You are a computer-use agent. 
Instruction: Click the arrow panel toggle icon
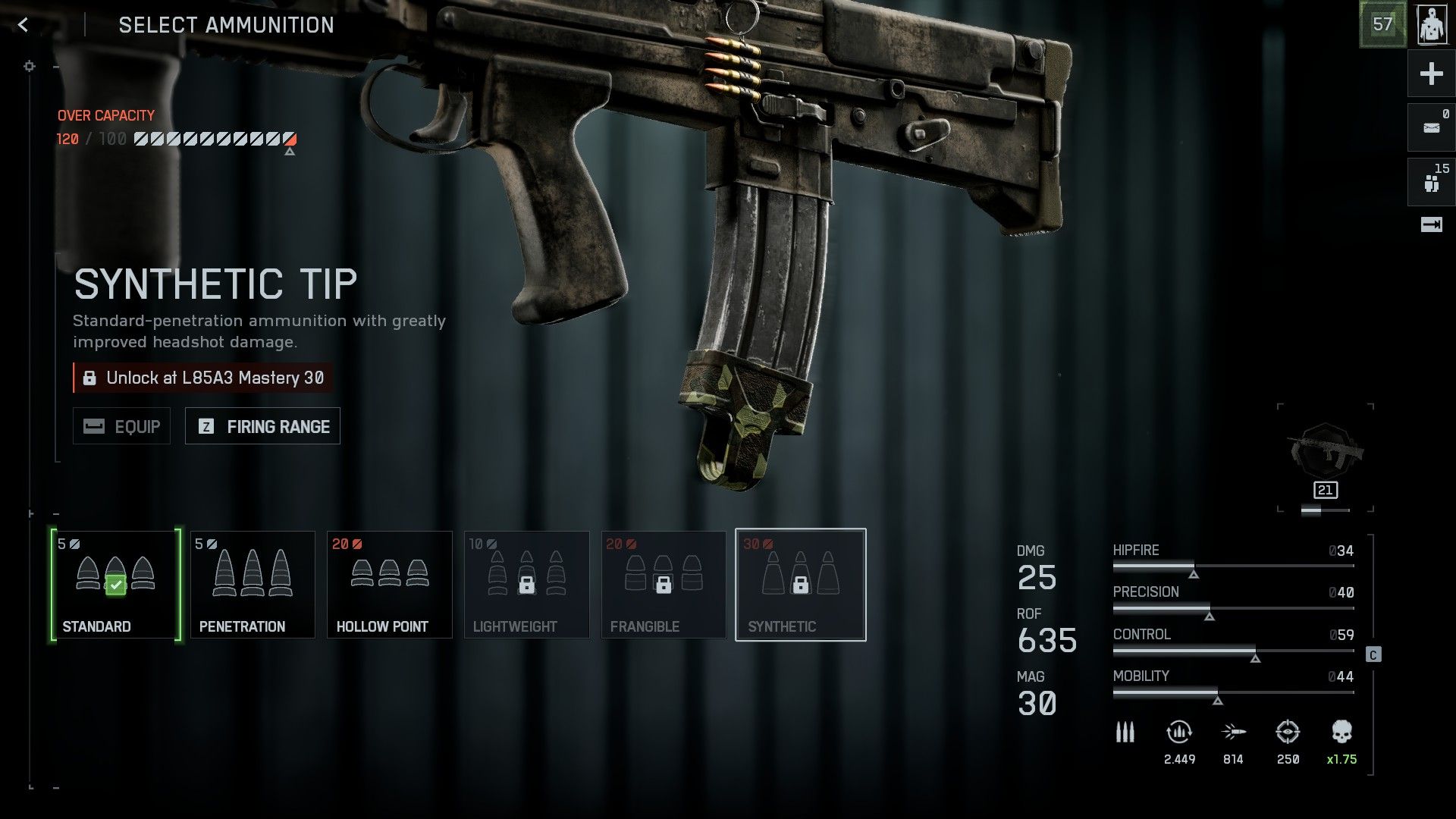1431,224
